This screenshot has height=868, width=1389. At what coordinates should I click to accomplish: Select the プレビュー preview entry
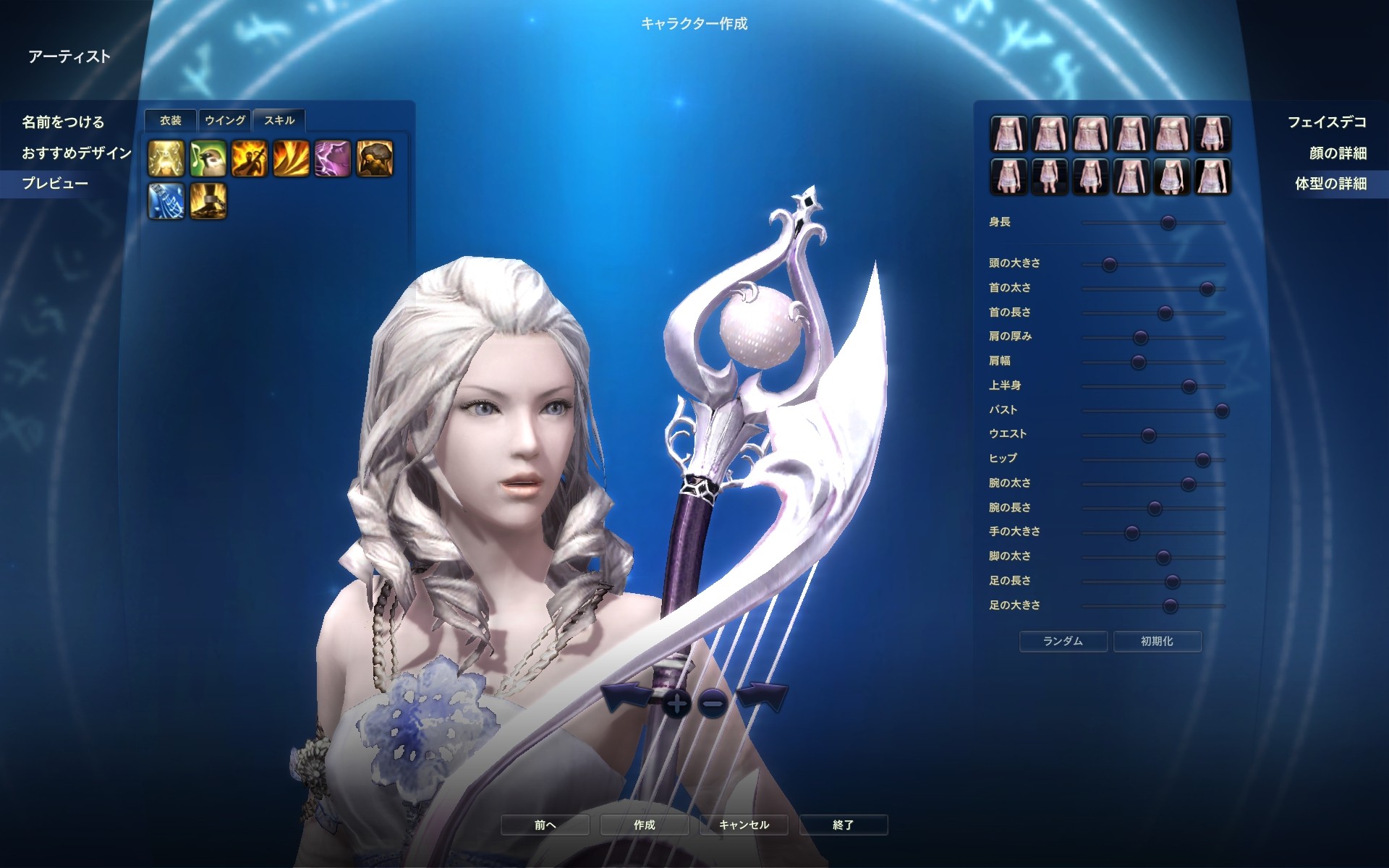point(55,183)
